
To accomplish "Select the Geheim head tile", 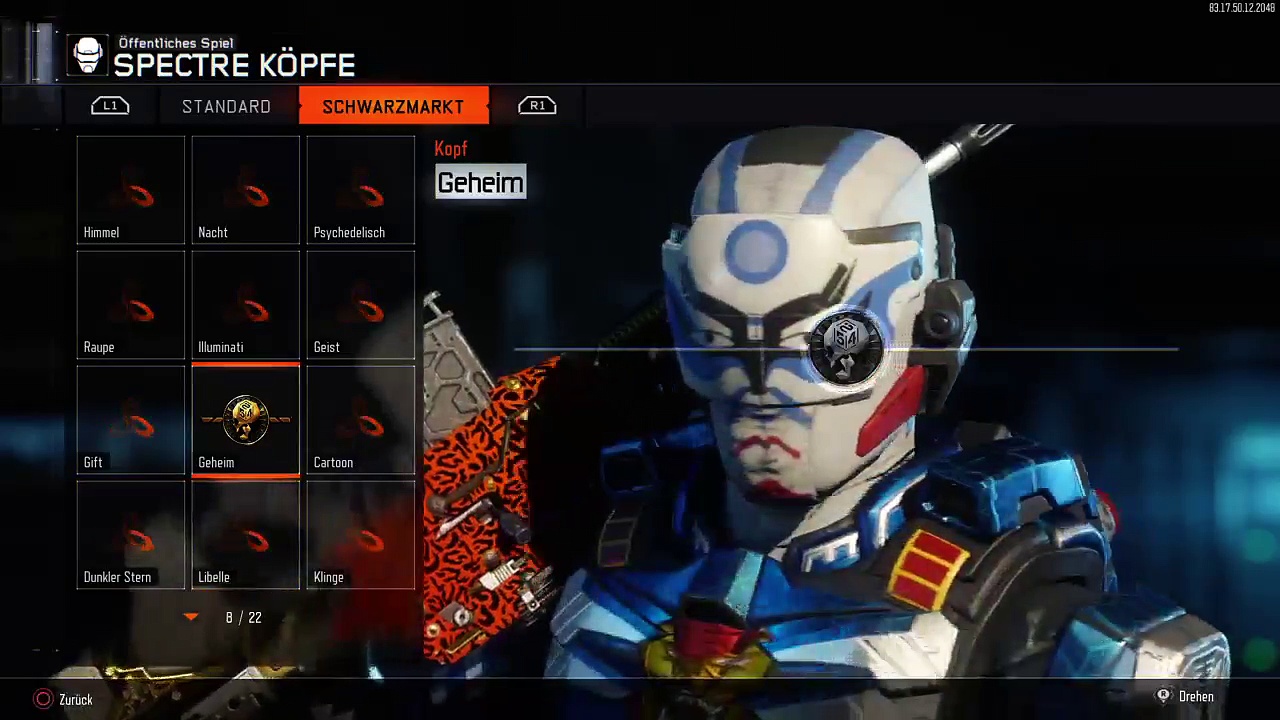I will (x=246, y=420).
